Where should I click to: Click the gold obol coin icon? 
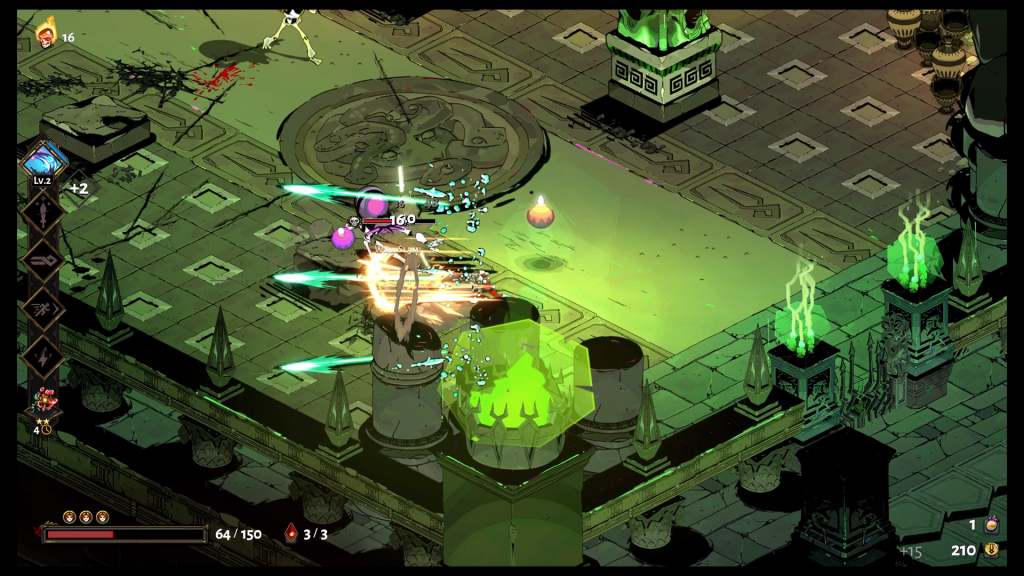tap(991, 549)
